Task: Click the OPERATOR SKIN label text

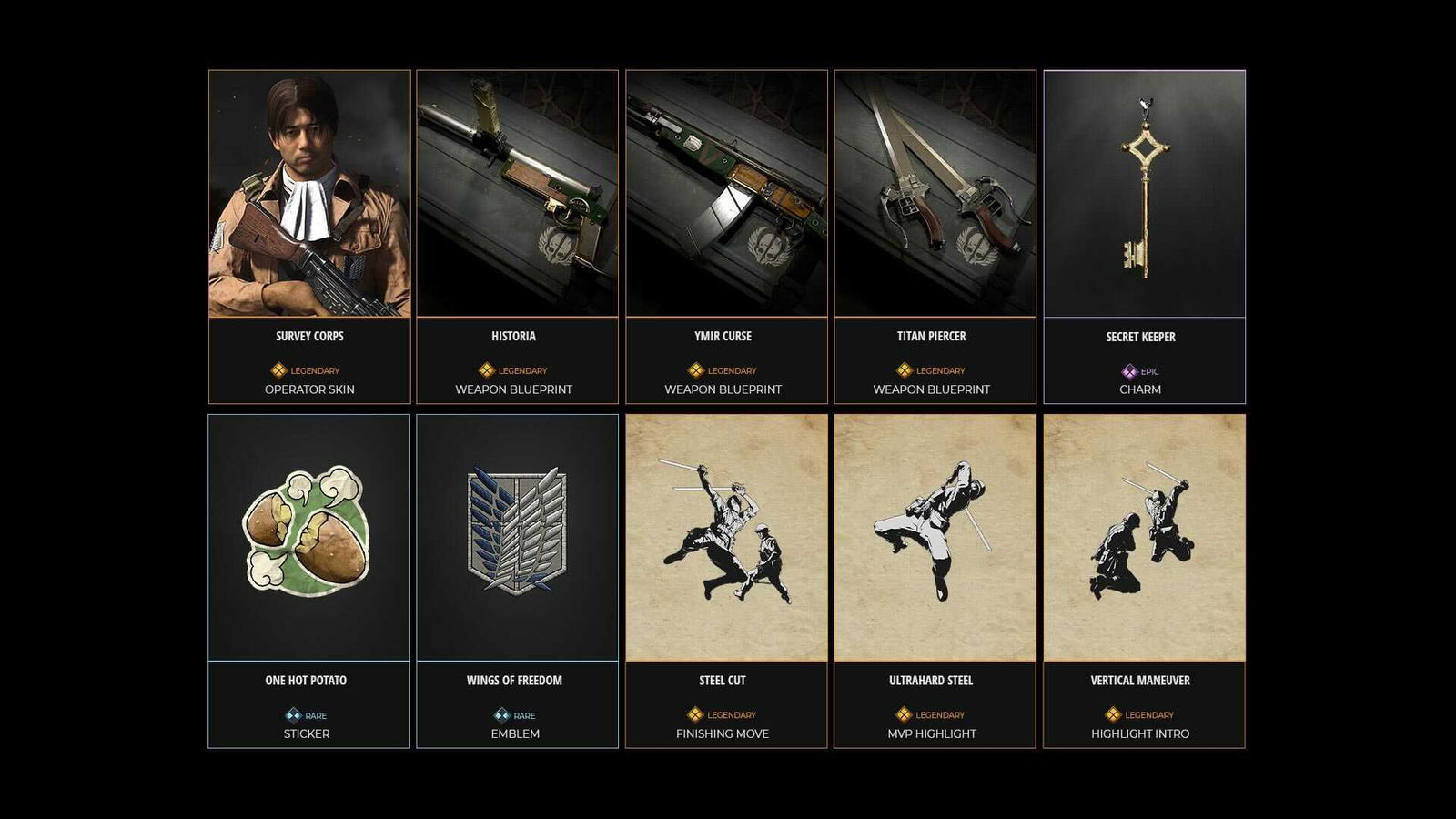Action: pyautogui.click(x=308, y=389)
